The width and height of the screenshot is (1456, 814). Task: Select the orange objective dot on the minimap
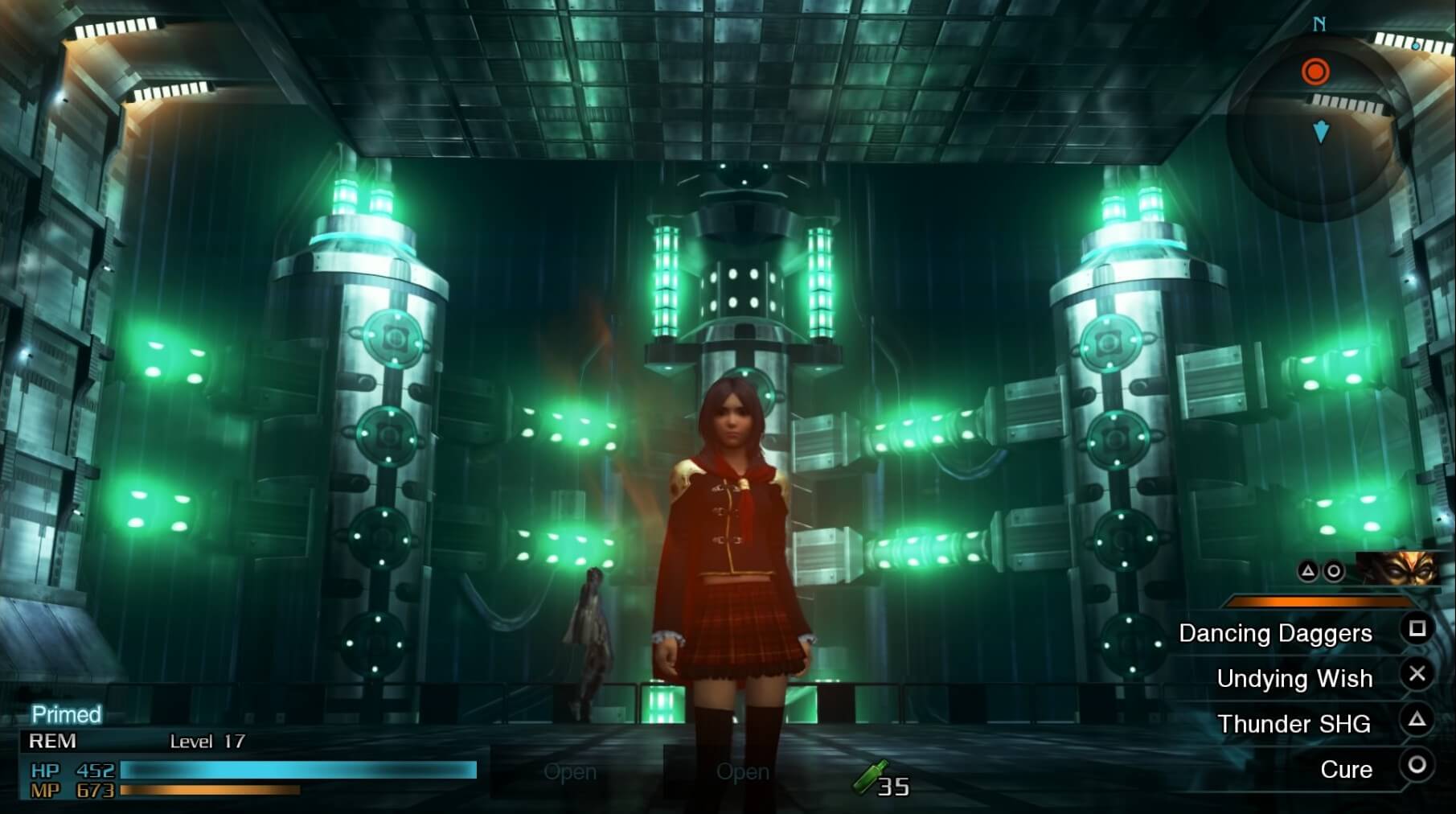(x=1315, y=72)
